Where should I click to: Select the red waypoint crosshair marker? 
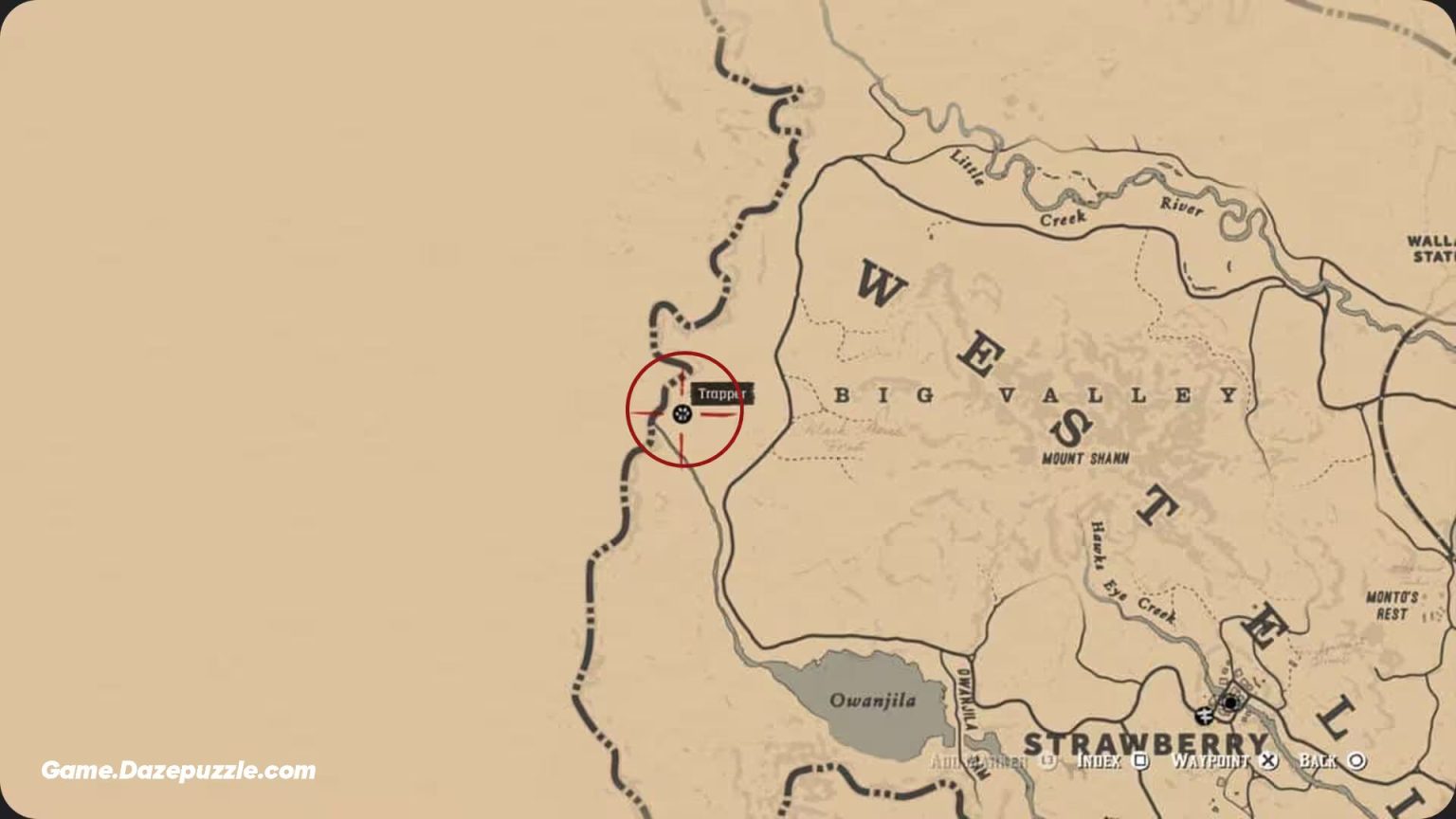pos(684,413)
